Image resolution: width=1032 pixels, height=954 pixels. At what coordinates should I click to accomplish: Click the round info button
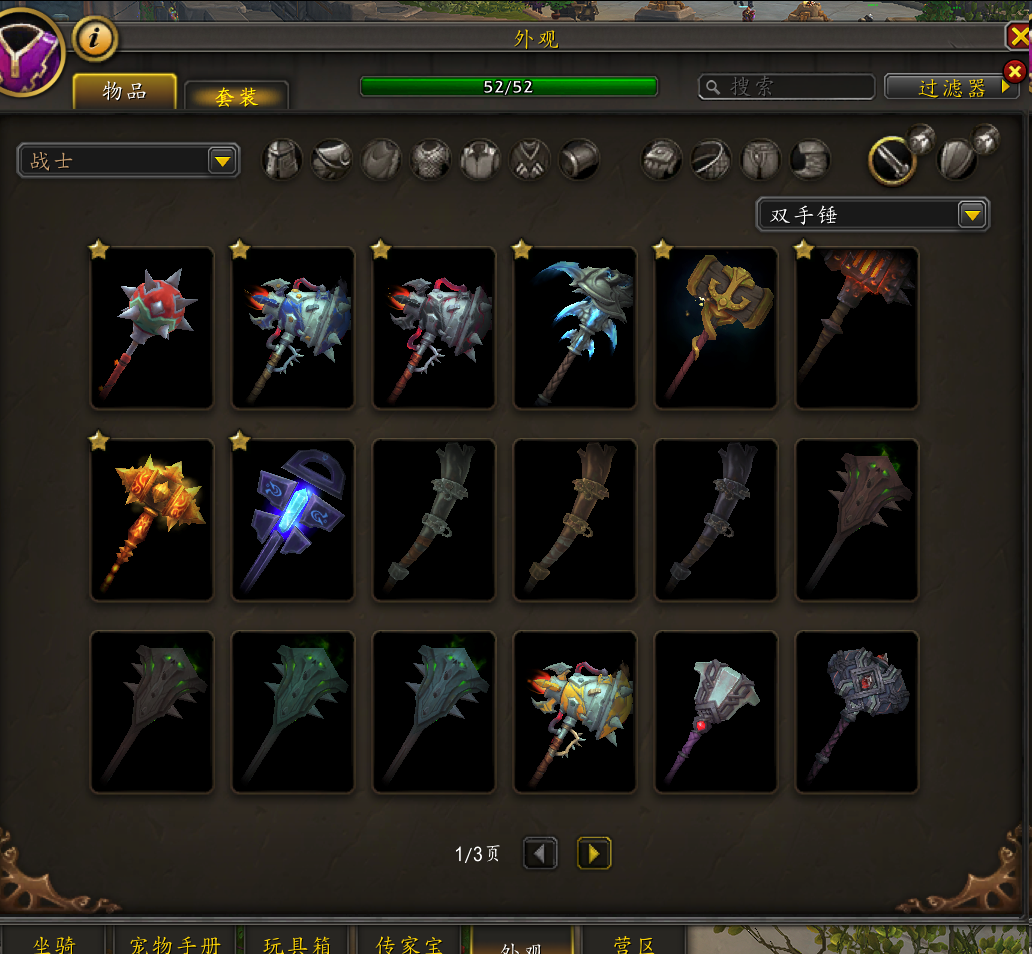coord(95,39)
